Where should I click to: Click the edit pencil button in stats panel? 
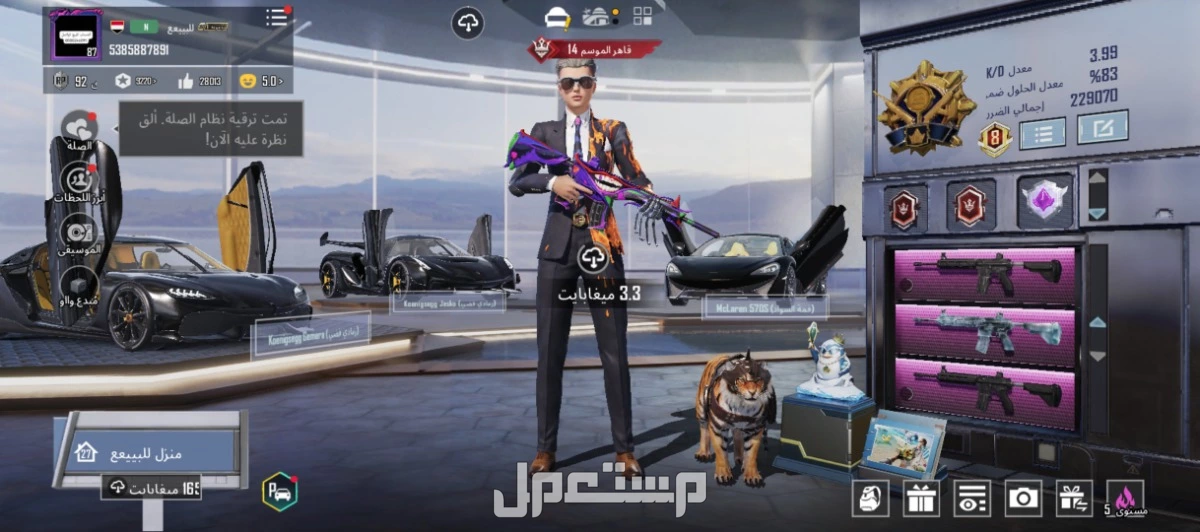tap(1102, 127)
